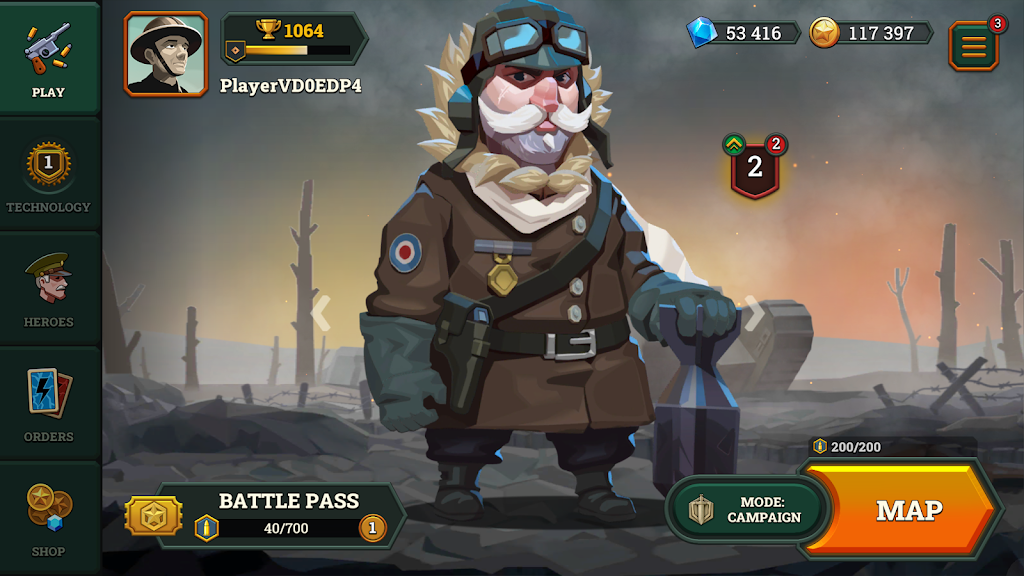Show the next hero with right arrow

pos(755,312)
